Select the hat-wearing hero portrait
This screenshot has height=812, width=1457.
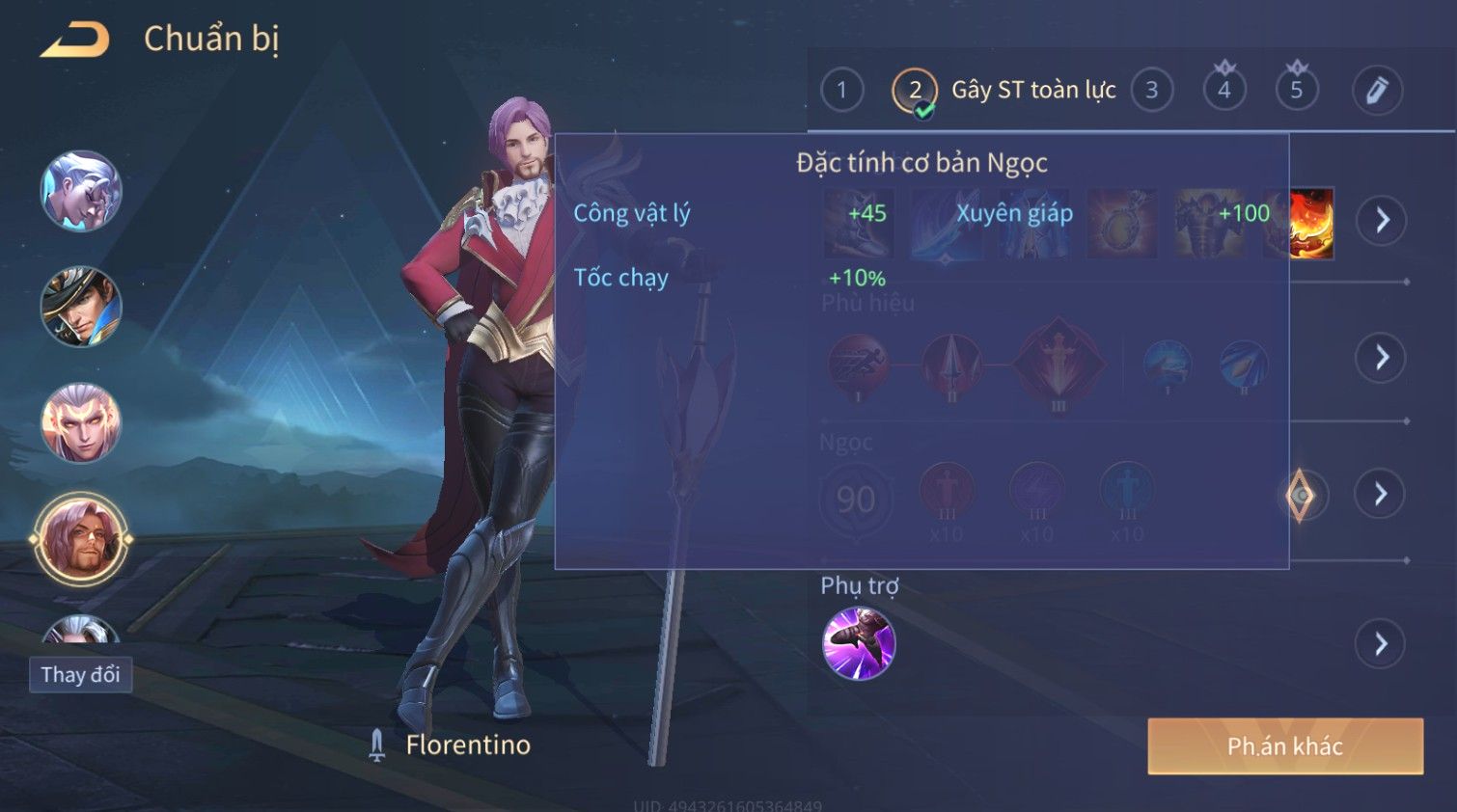[81, 307]
